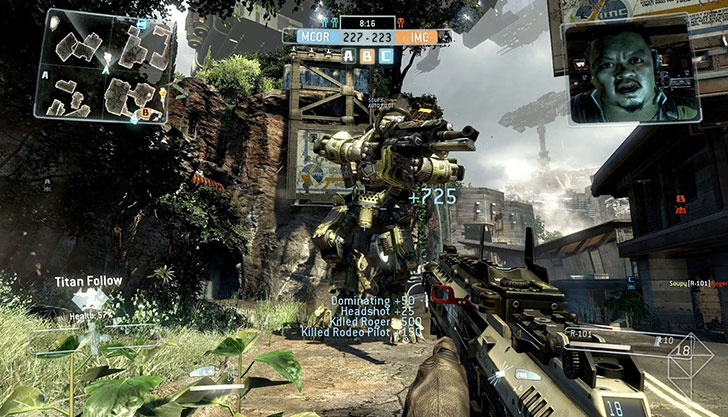Screen dimensions: 728x417
Task: Select hardpoint B indicator
Action: click(x=364, y=55)
